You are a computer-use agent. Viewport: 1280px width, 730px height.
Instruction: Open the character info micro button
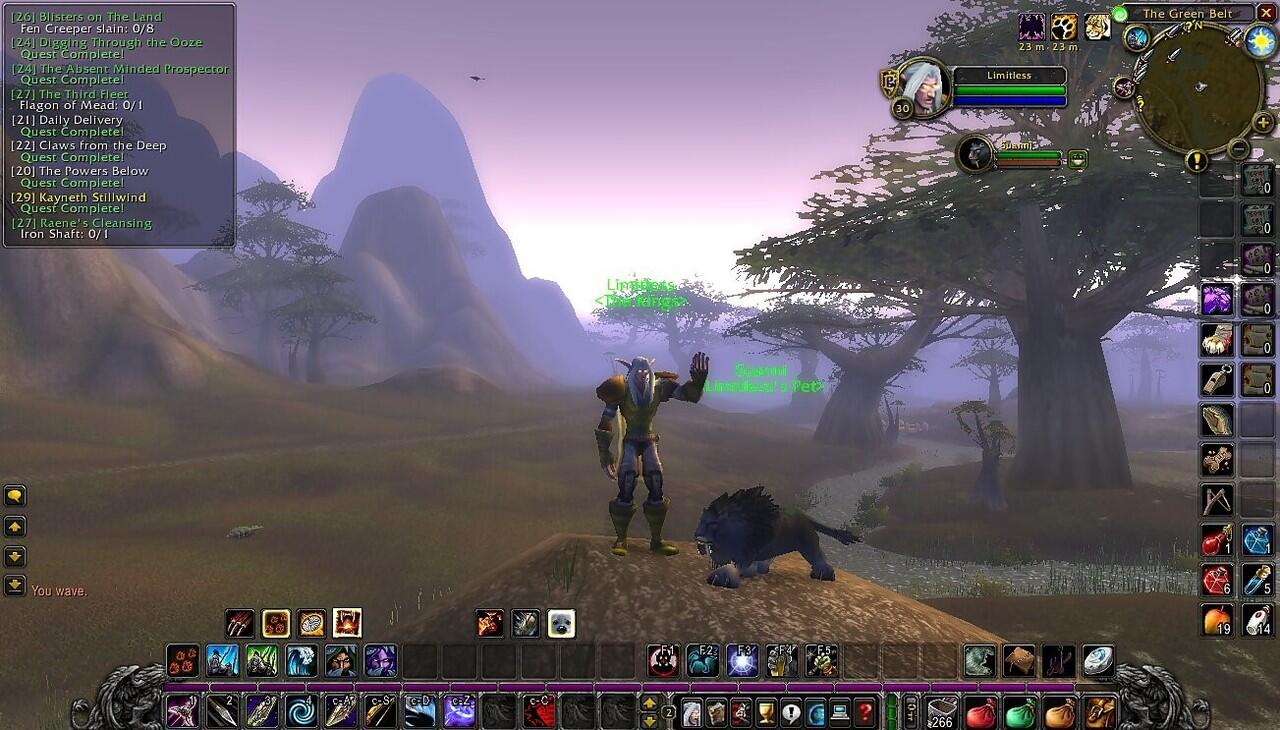tap(691, 712)
